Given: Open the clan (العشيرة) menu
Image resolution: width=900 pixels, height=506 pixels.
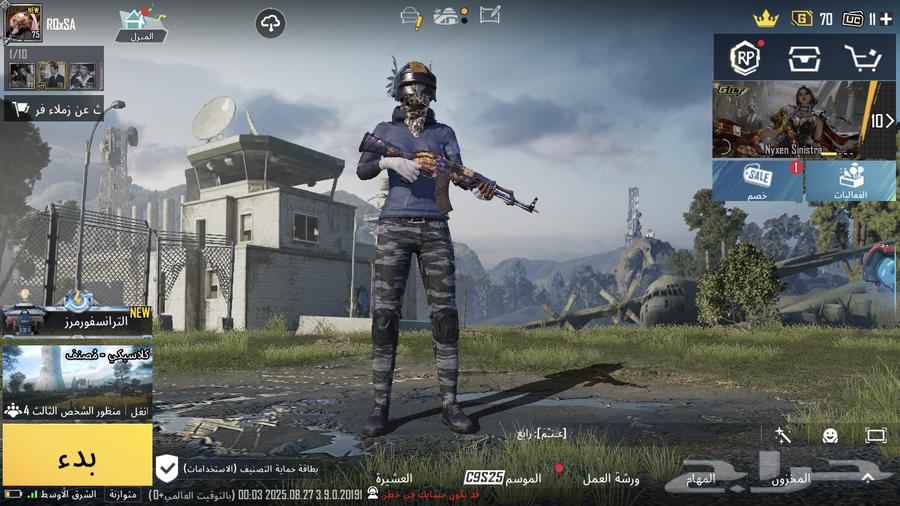Looking at the screenshot, I should 394,479.
